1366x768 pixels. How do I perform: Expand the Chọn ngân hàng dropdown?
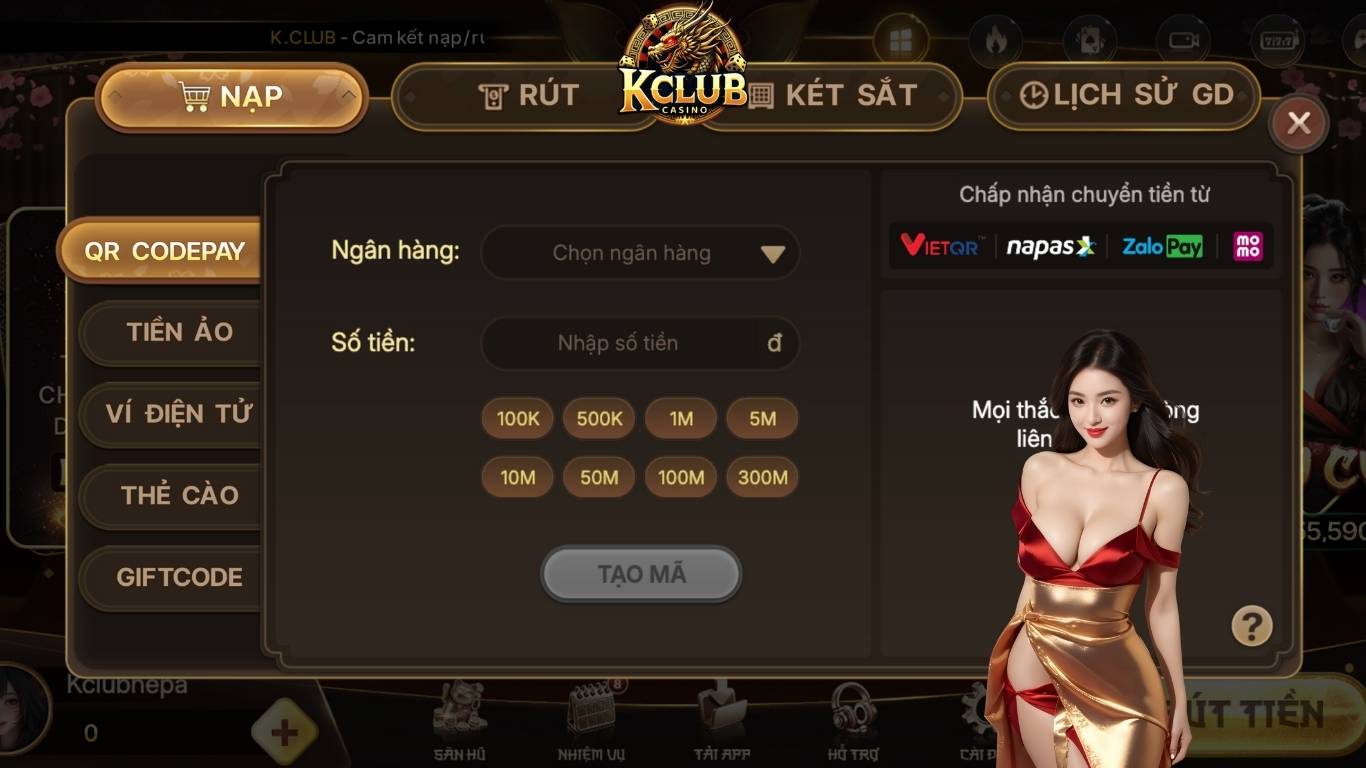coord(640,253)
